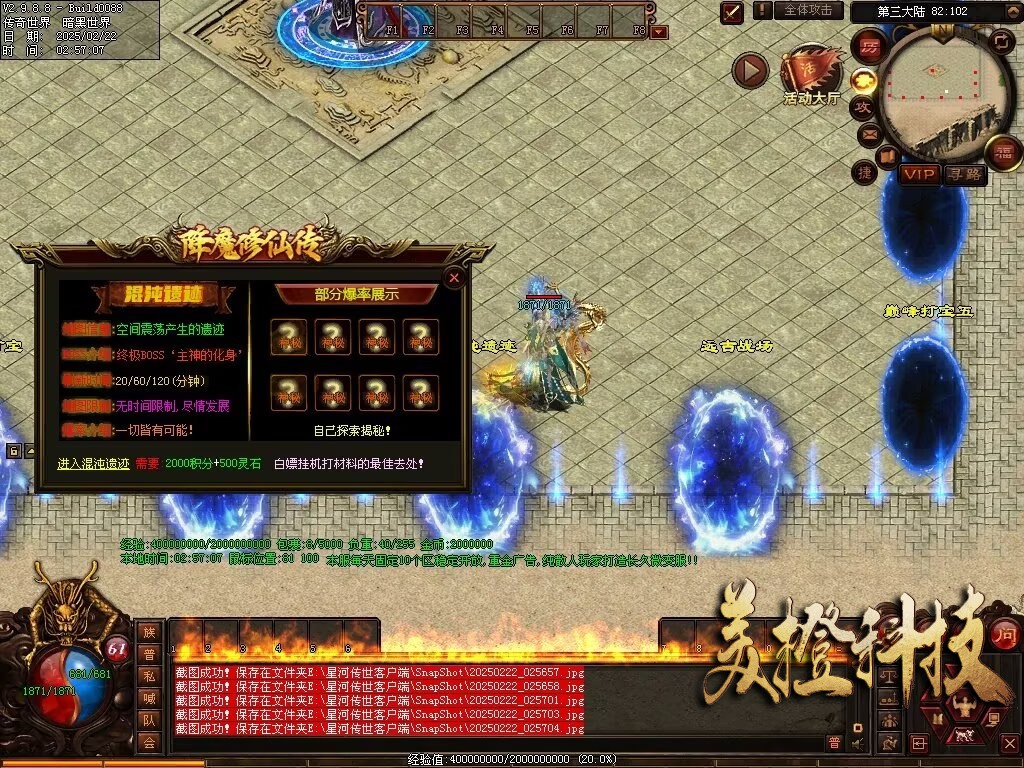
Task: Click the 福 welfare button
Action: (1002, 151)
